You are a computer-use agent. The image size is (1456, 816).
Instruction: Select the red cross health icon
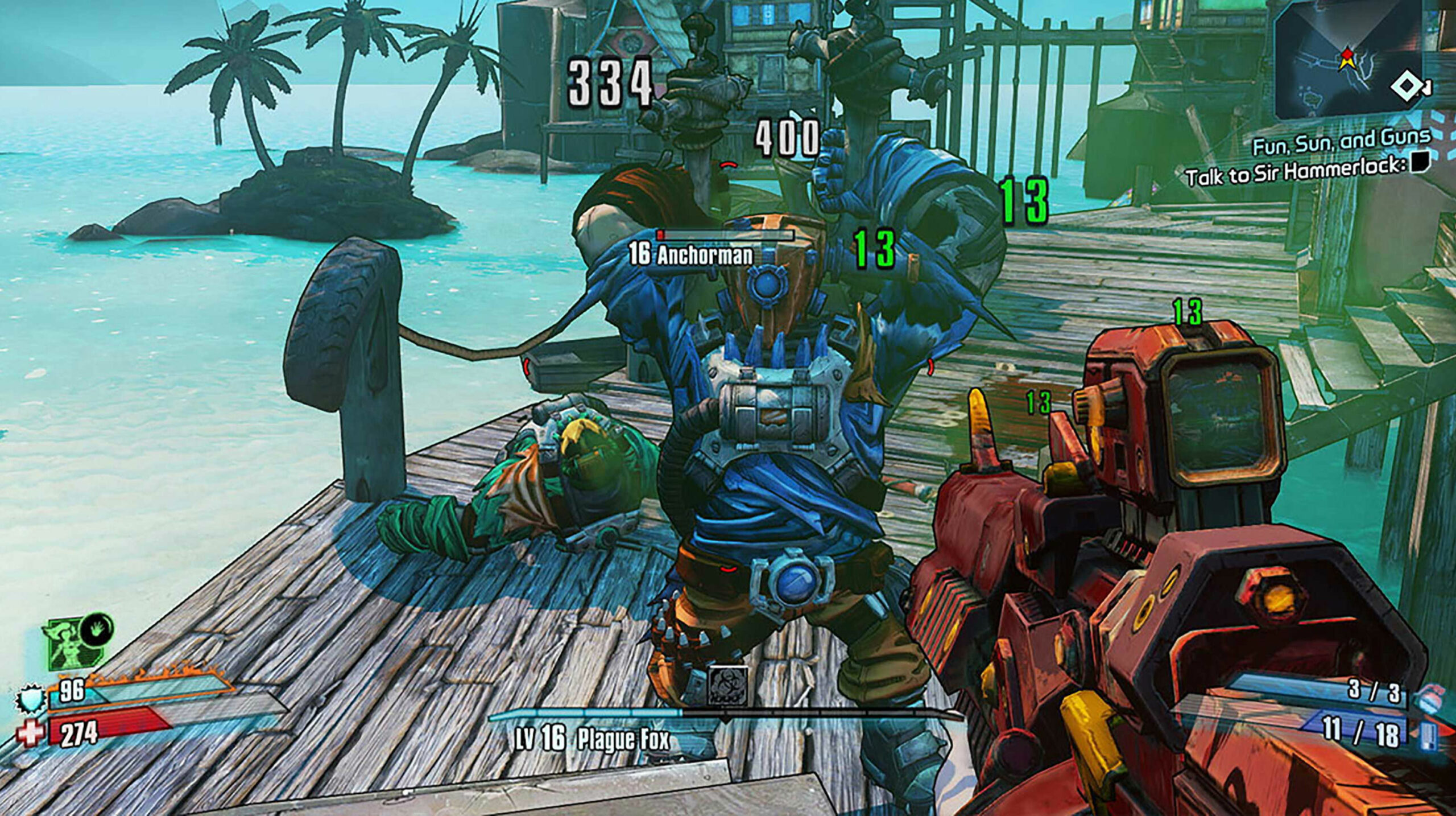pos(28,733)
